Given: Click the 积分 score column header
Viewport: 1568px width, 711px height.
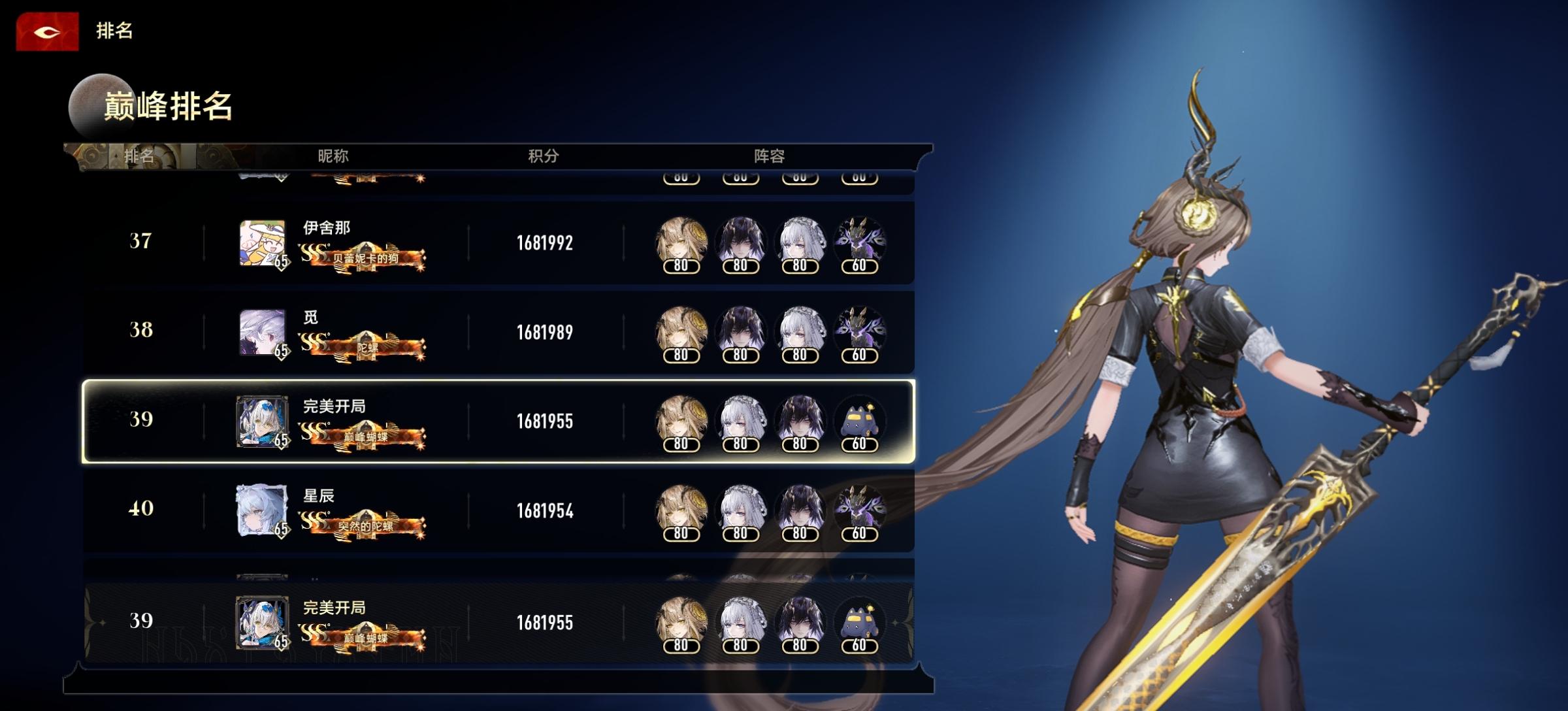Looking at the screenshot, I should 544,156.
